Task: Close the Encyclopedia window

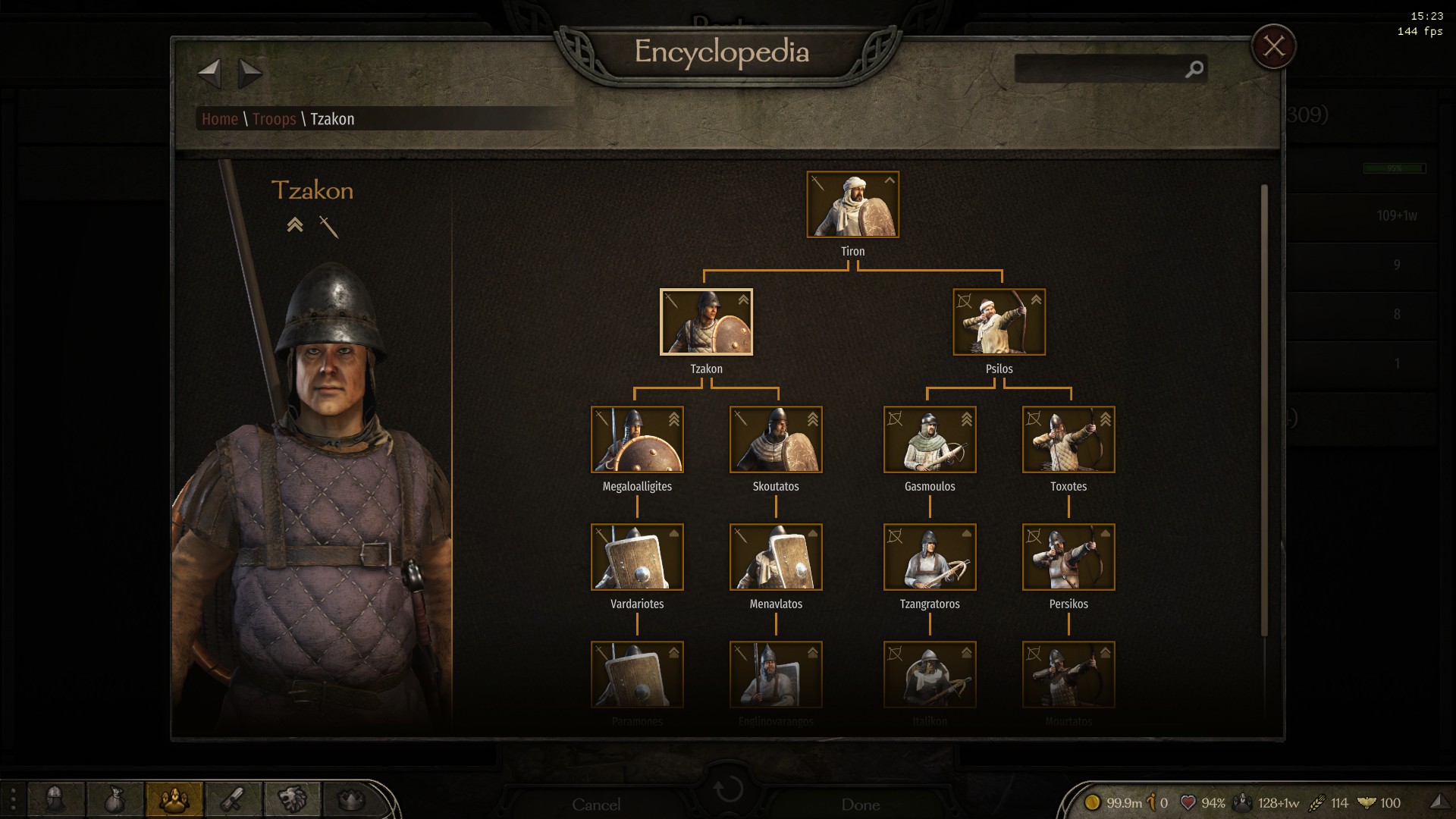Action: point(1273,47)
